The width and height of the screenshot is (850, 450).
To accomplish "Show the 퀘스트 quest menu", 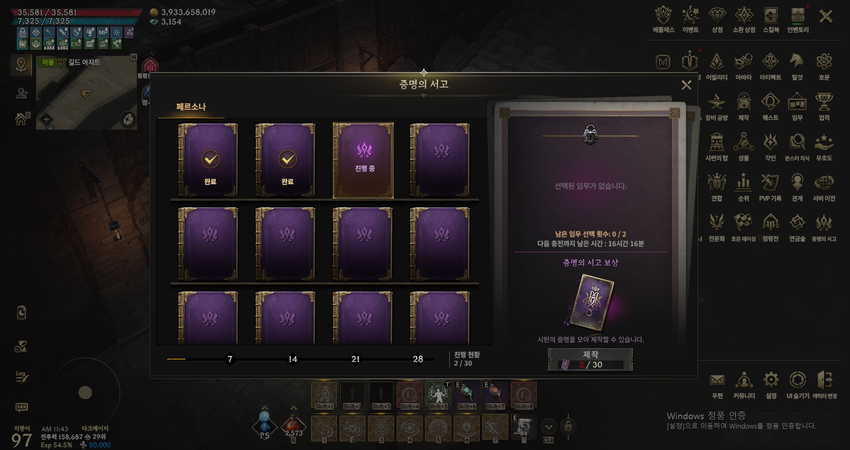I will [770, 104].
